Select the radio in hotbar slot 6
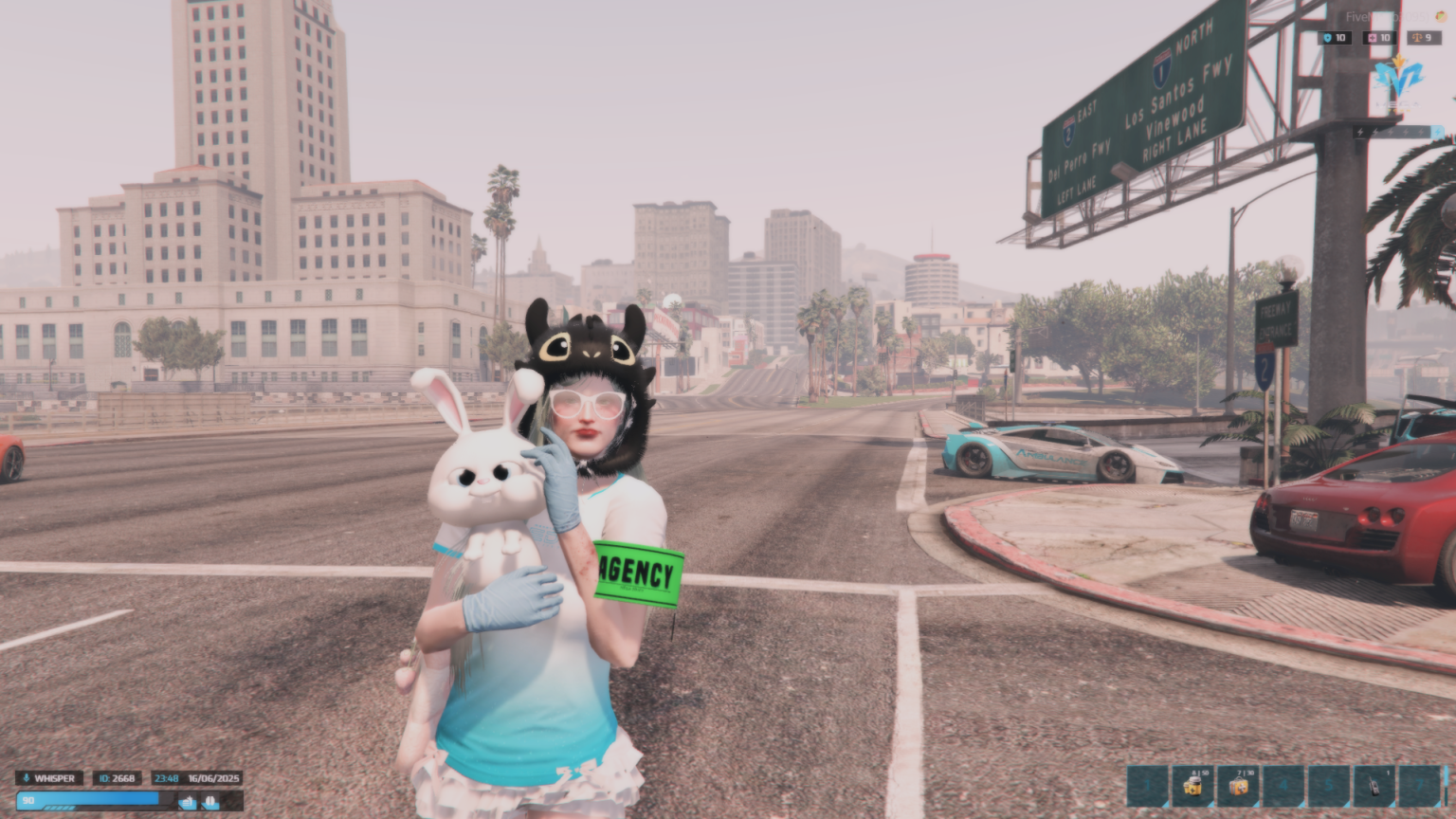Viewport: 1456px width, 819px height. point(1374,786)
